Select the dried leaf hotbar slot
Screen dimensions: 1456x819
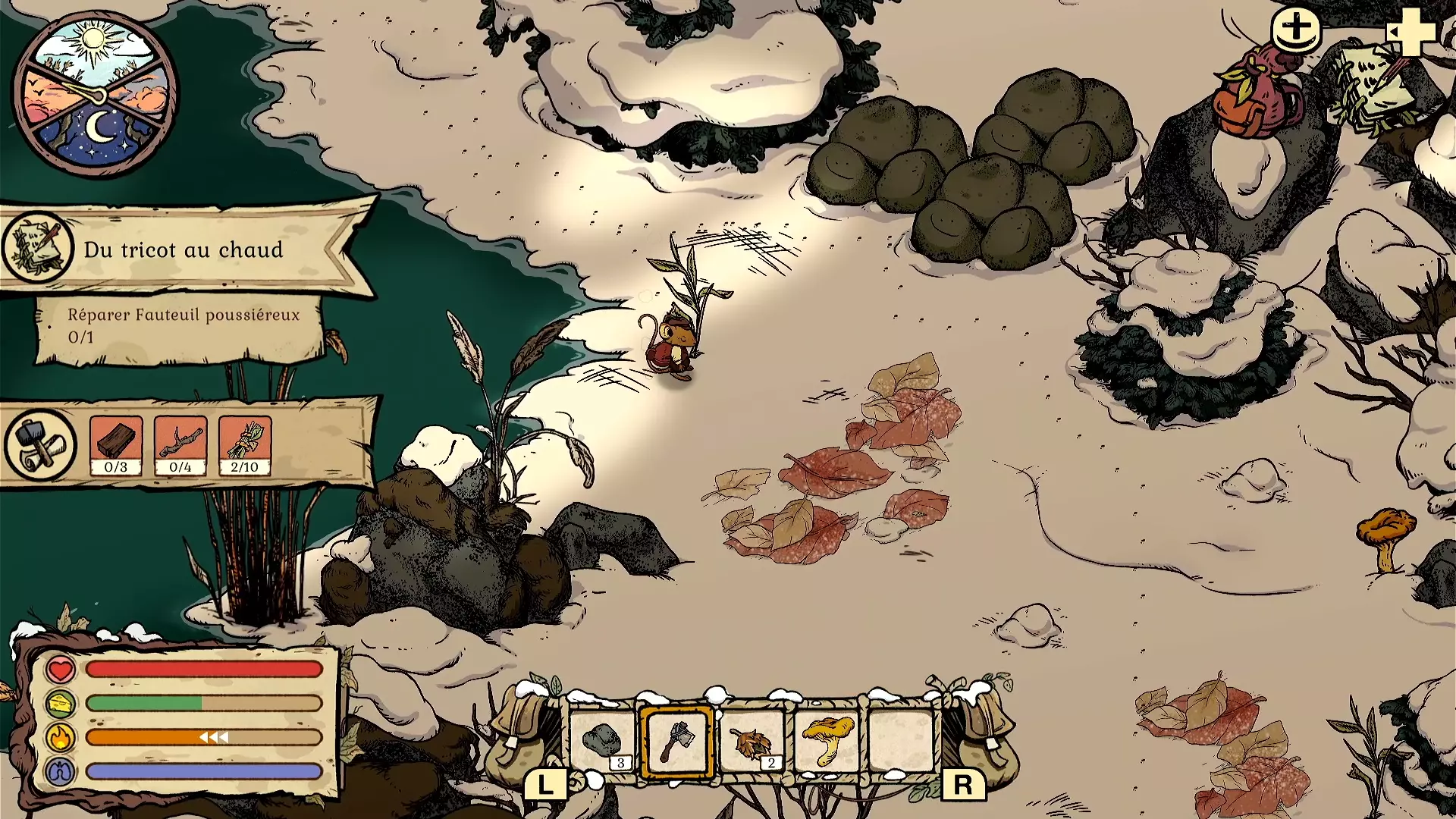tap(752, 741)
